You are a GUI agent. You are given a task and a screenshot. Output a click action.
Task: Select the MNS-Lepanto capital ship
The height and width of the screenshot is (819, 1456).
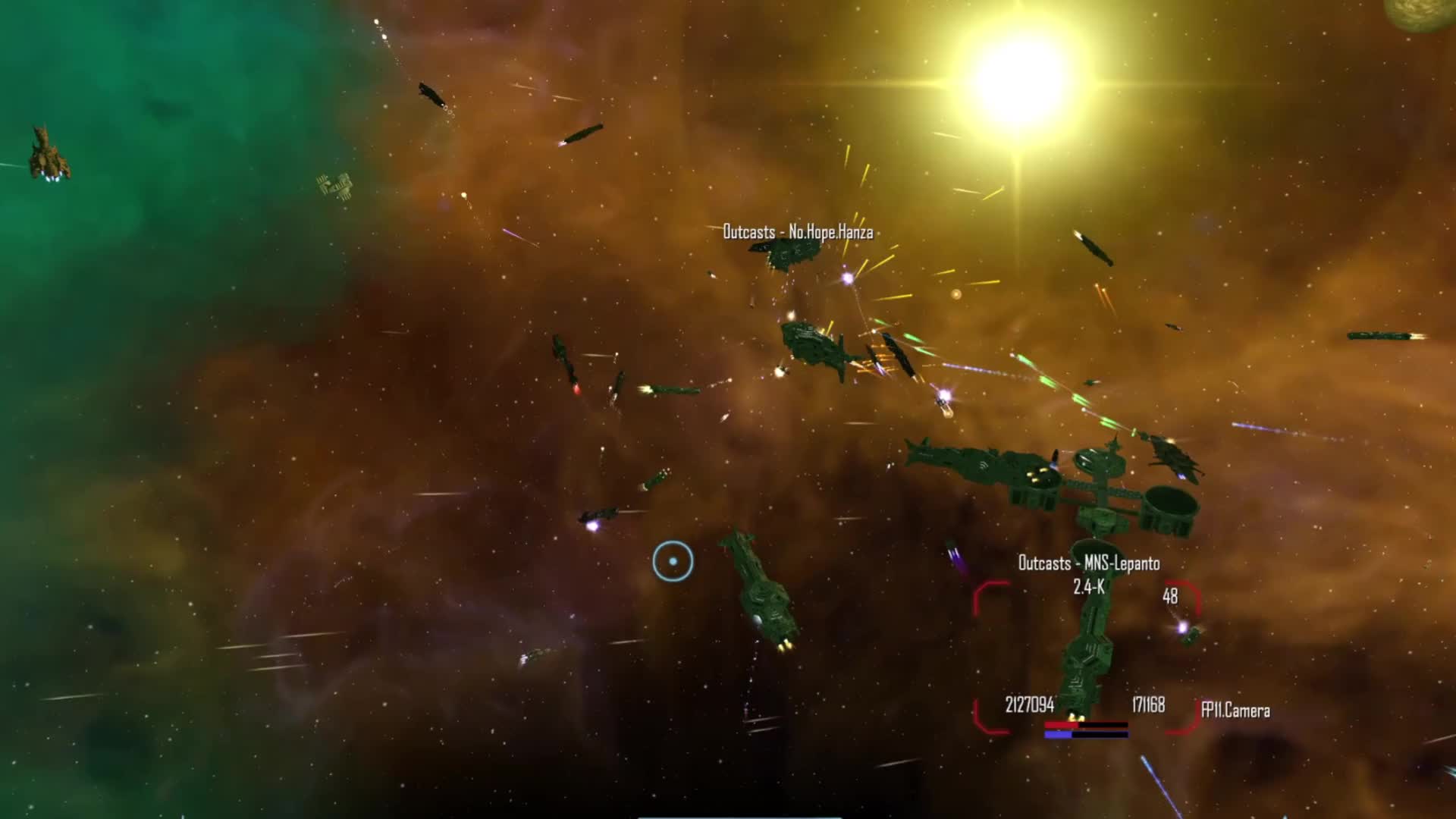pos(1090,645)
